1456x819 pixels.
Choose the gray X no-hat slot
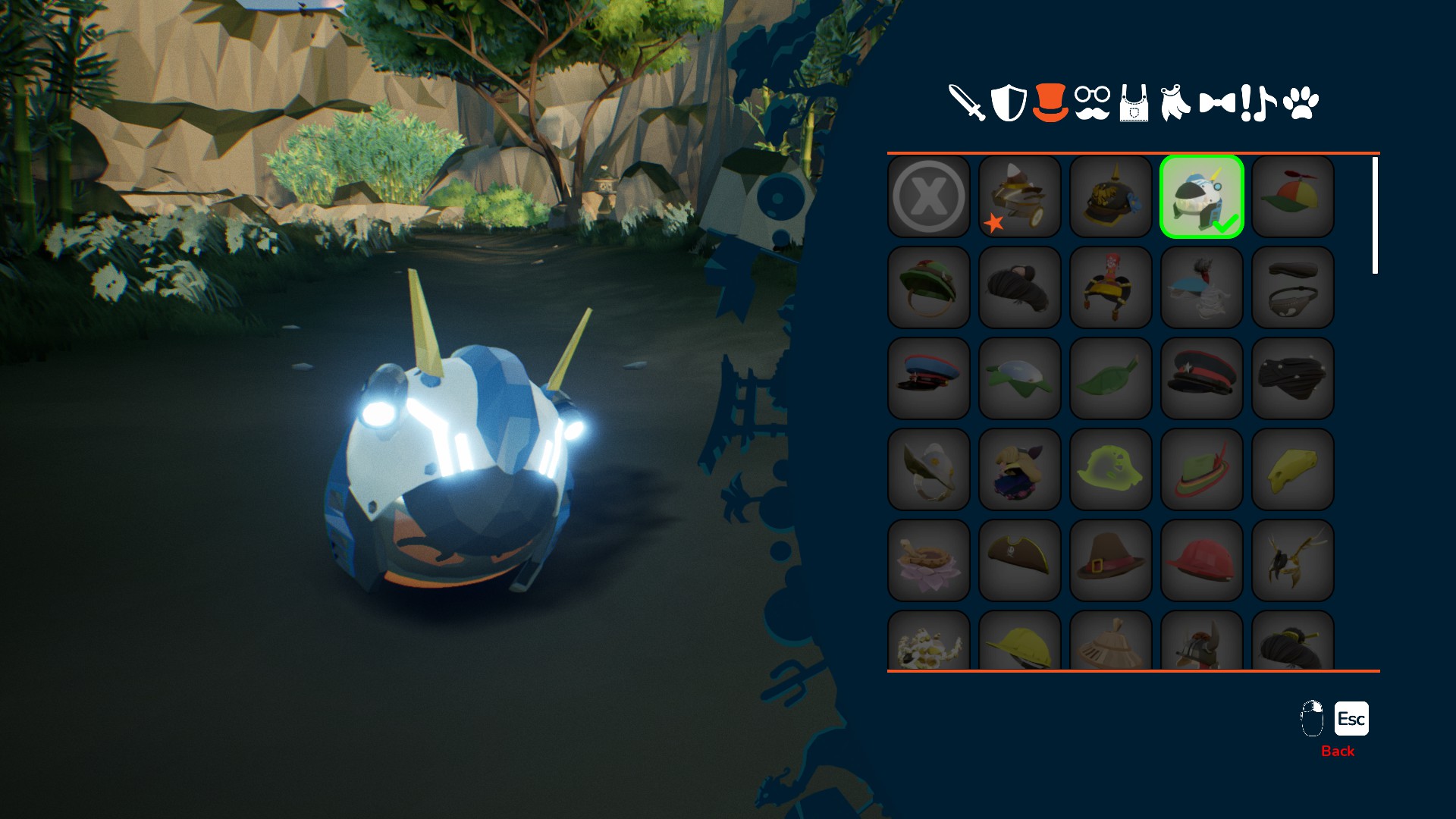click(x=929, y=196)
